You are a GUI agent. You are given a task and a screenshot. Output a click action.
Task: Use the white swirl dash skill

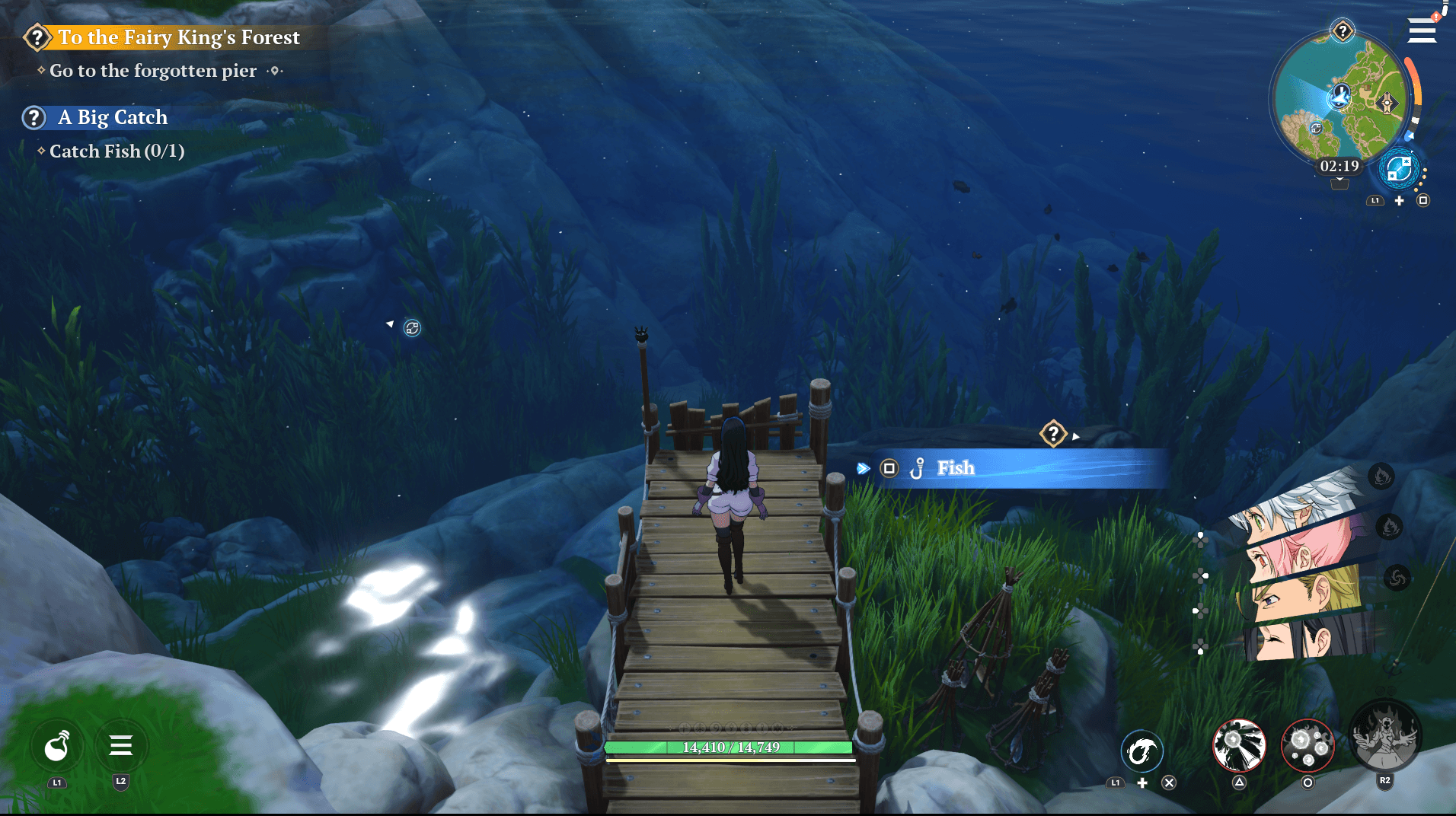[1141, 752]
